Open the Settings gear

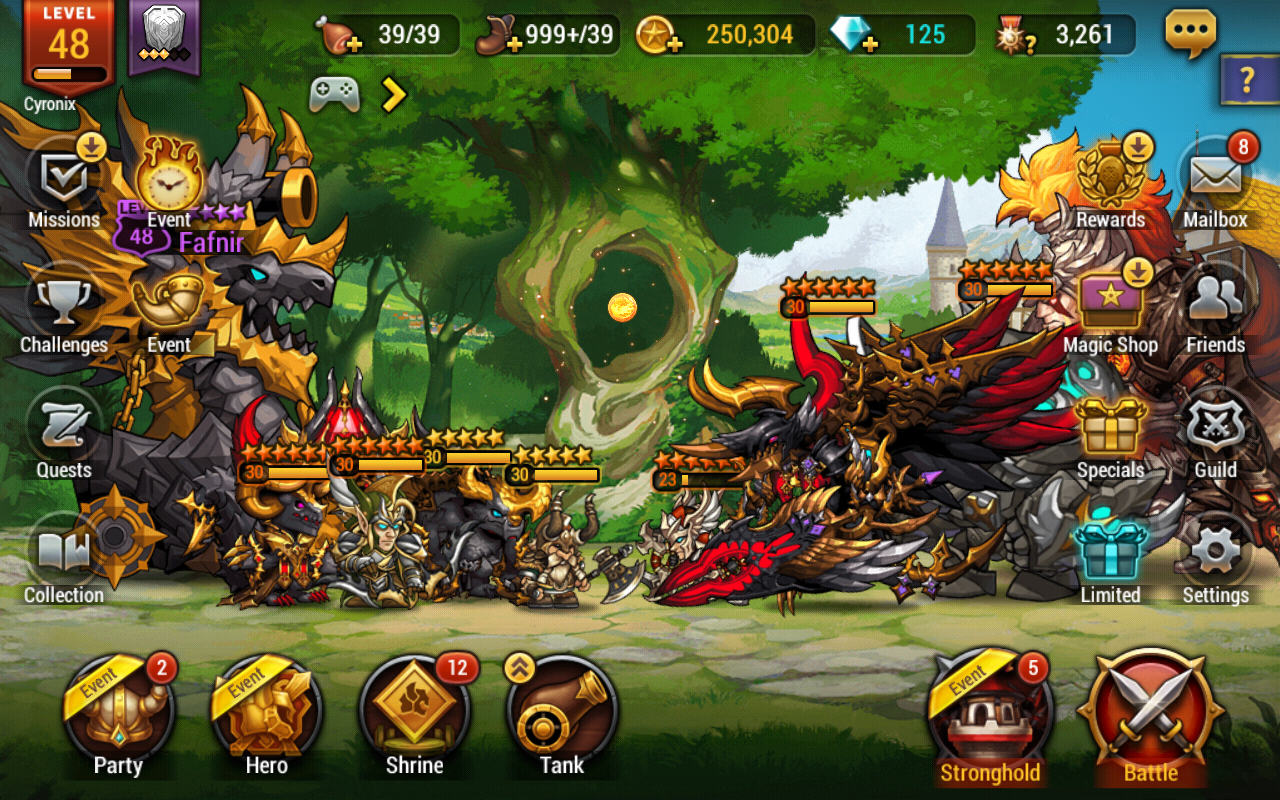[x=1215, y=555]
